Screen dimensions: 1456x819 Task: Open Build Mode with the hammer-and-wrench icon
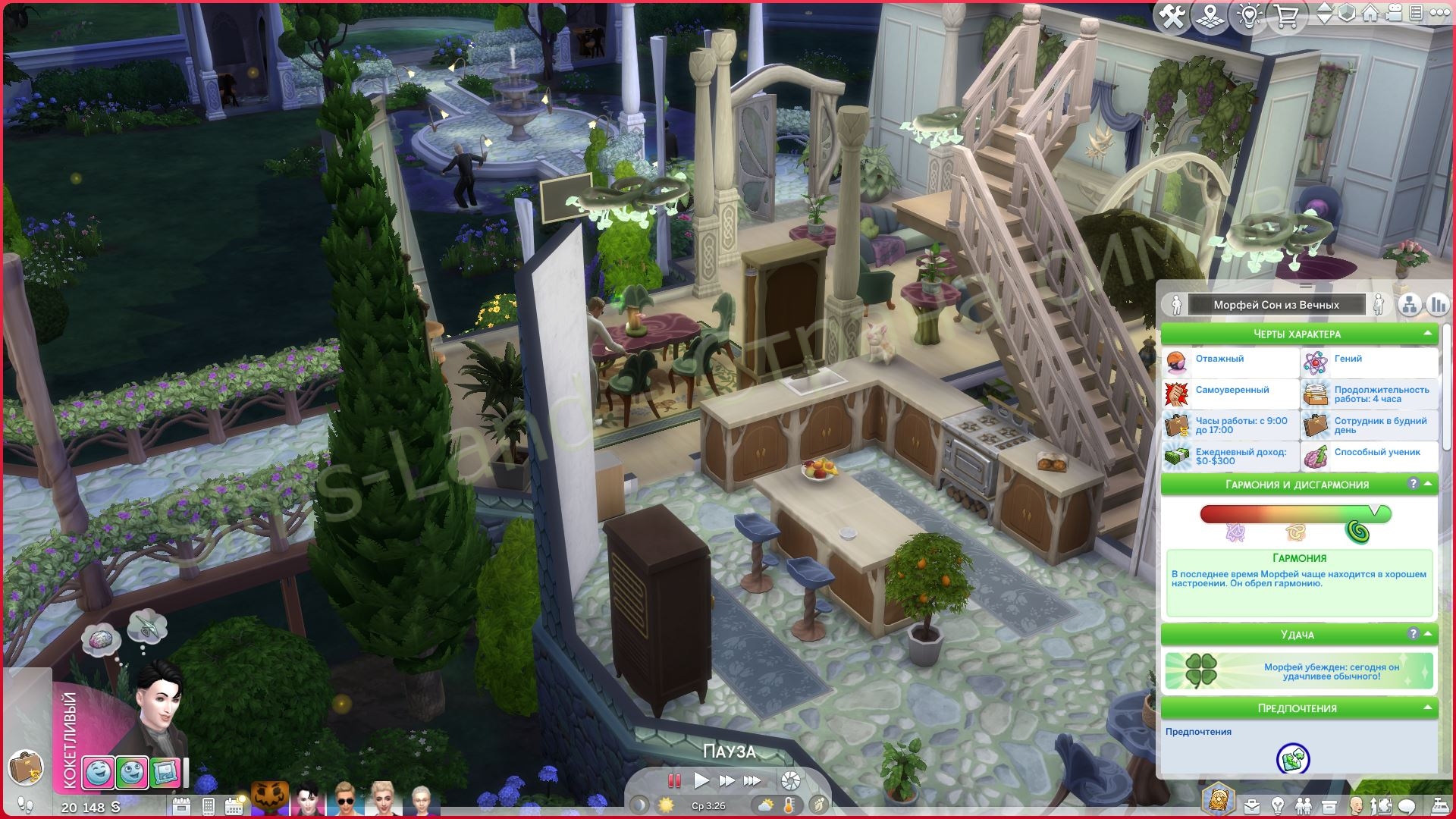1172,15
